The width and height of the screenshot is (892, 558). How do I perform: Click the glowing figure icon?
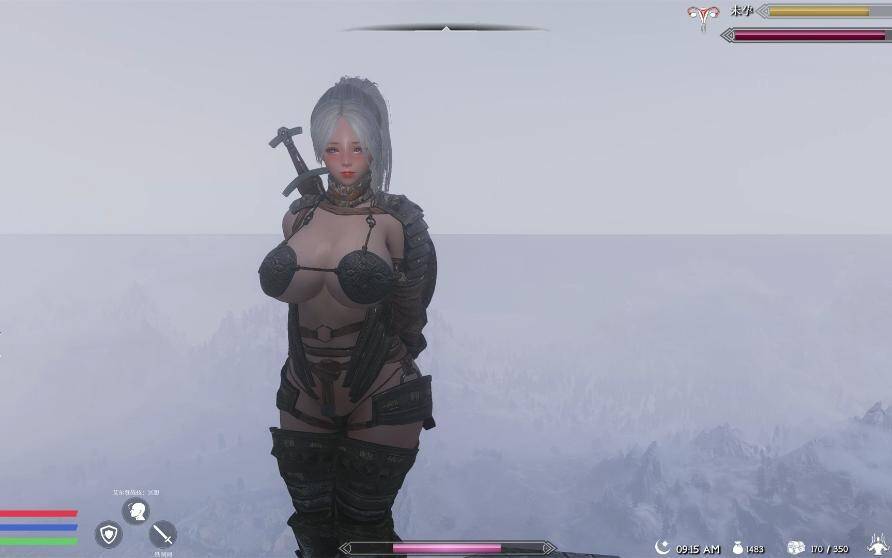880,548
